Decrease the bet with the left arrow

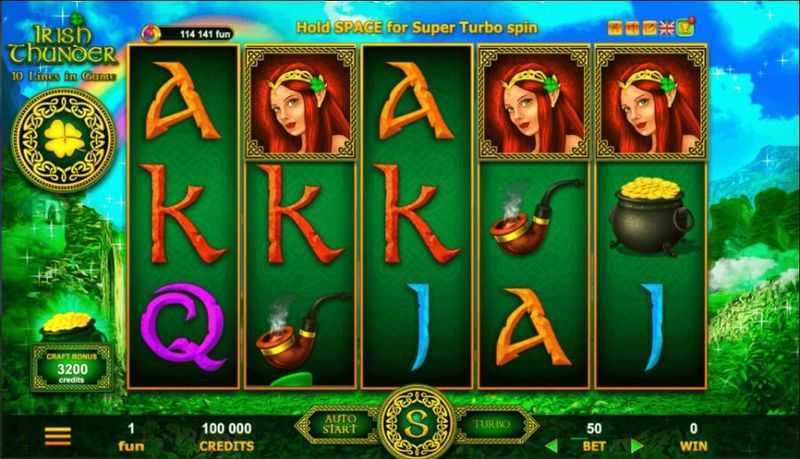click(x=551, y=444)
